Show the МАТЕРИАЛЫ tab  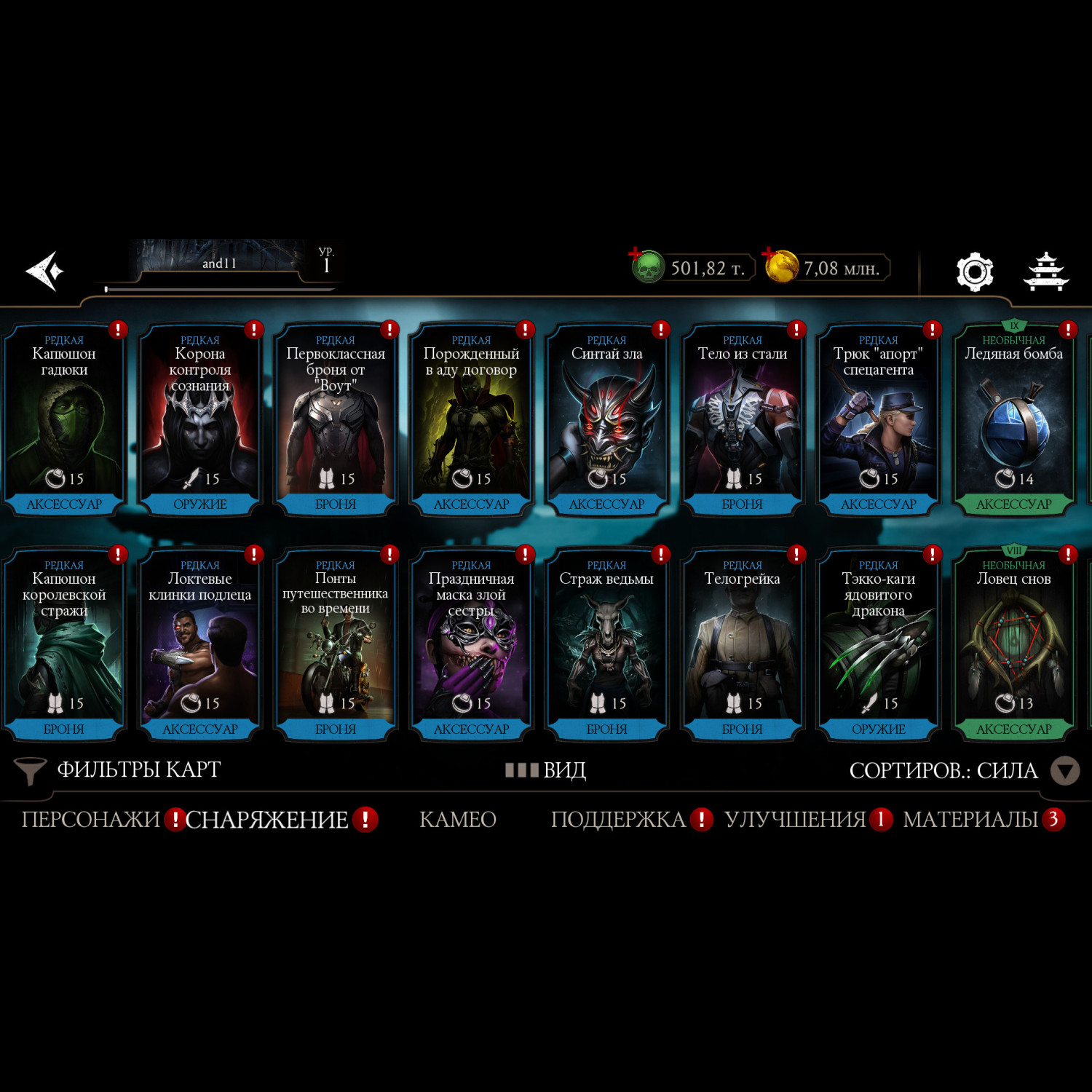[970, 820]
